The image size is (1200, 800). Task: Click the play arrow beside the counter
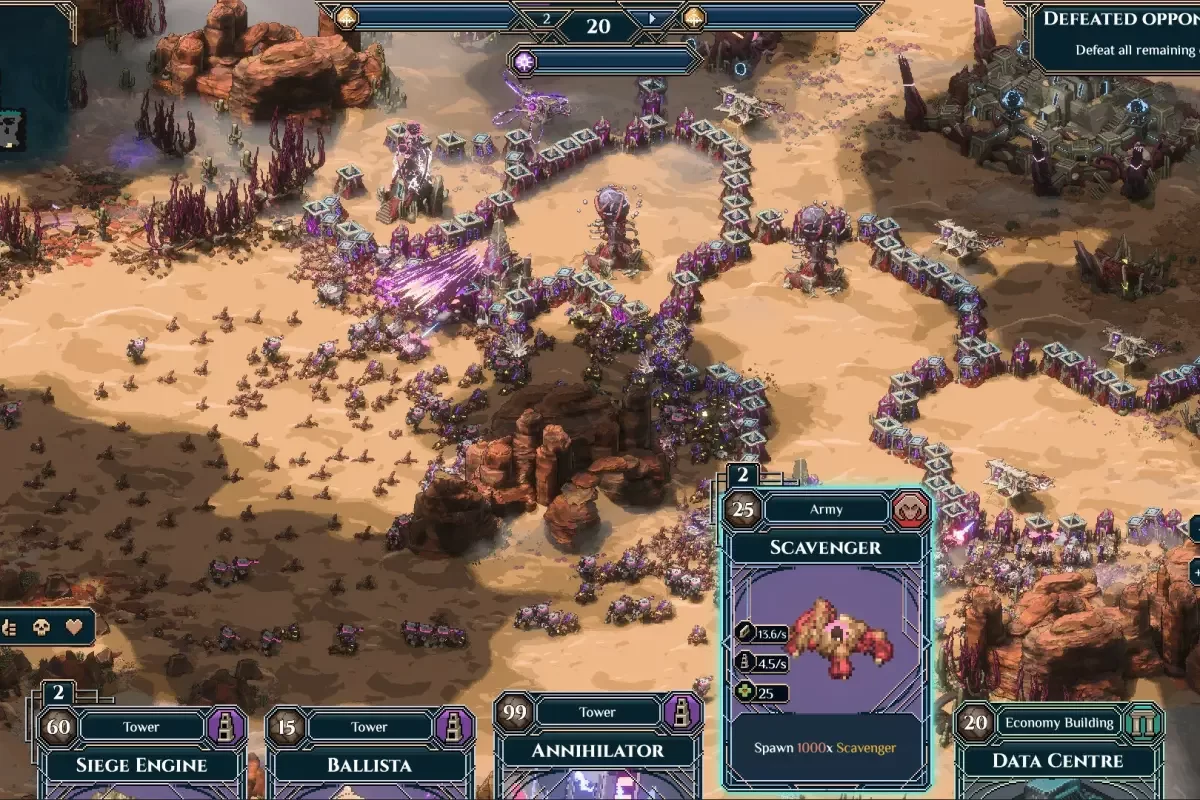tap(654, 18)
